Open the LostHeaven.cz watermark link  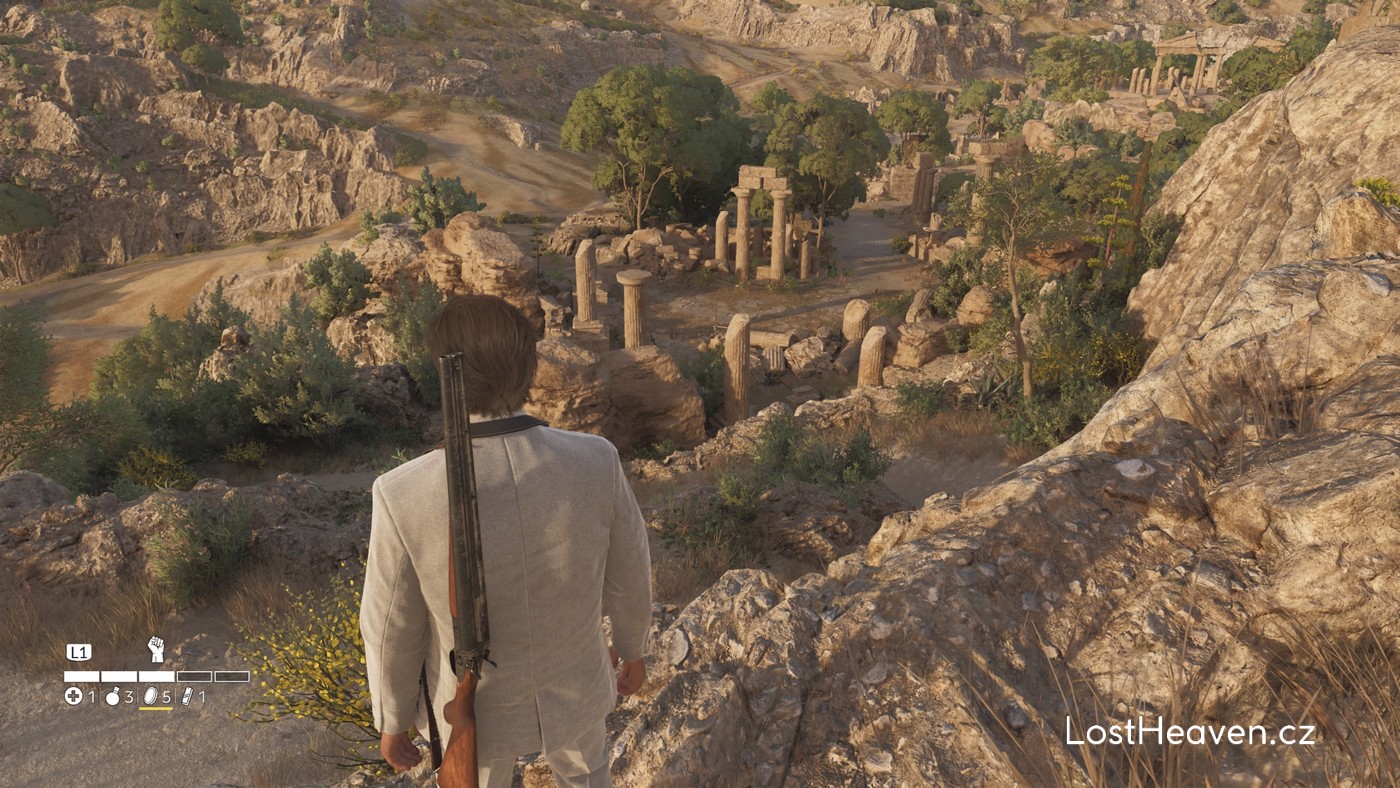pyautogui.click(x=1190, y=732)
